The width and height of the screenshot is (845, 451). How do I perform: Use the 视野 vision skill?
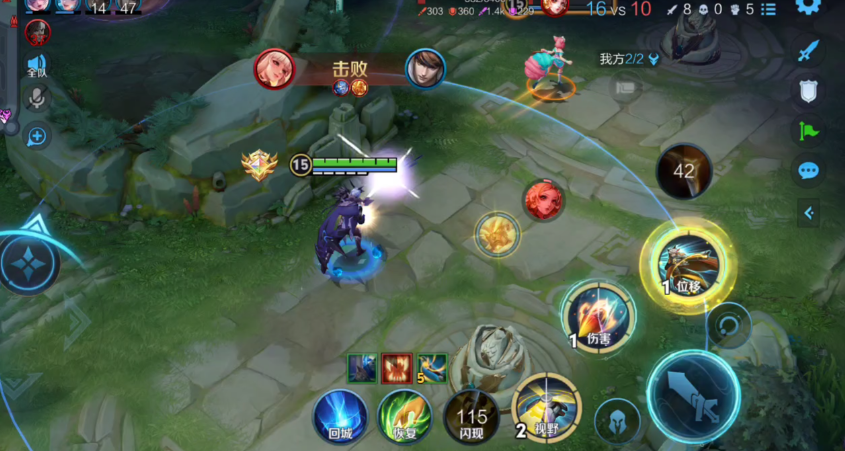pyautogui.click(x=546, y=407)
